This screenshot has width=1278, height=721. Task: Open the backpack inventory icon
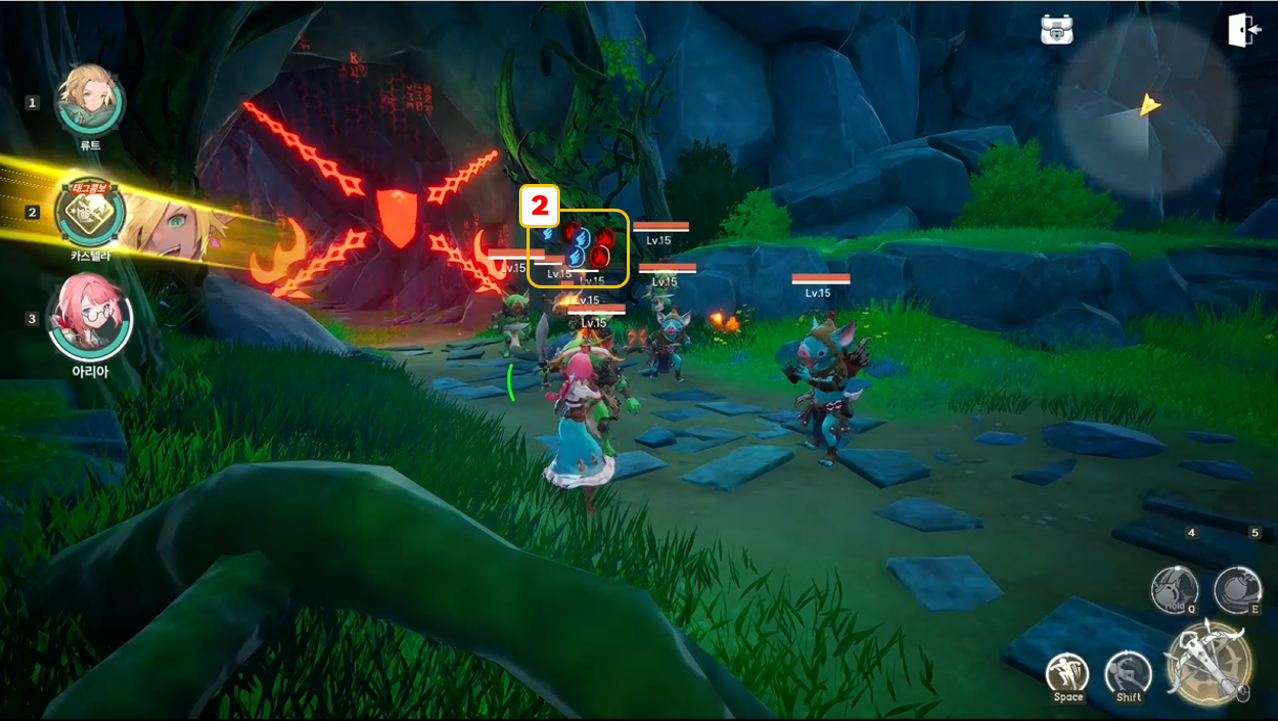pyautogui.click(x=1056, y=30)
